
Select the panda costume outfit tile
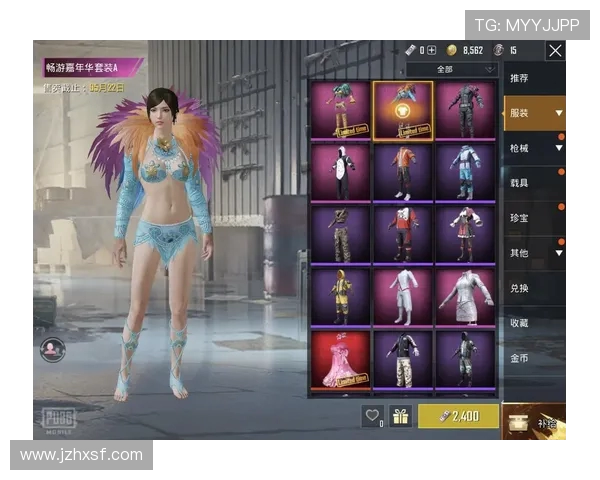[339, 173]
